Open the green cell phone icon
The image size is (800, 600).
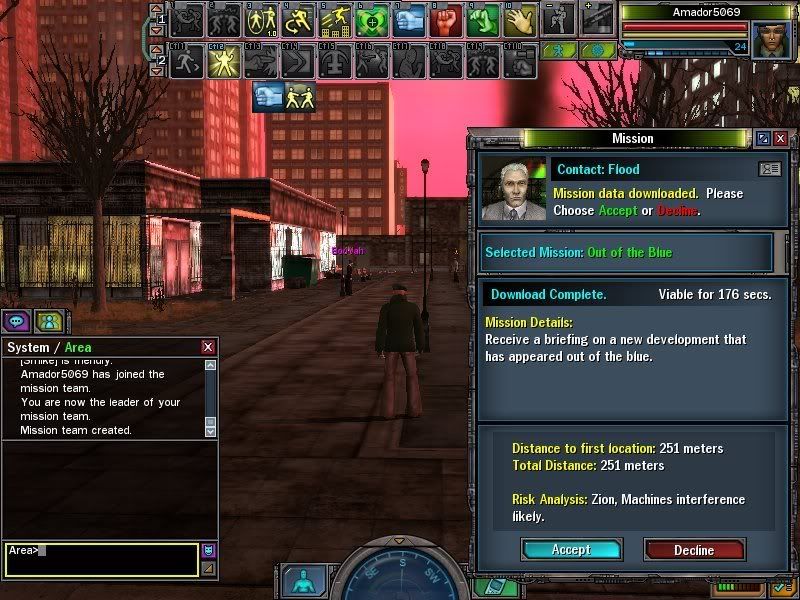coord(492,586)
